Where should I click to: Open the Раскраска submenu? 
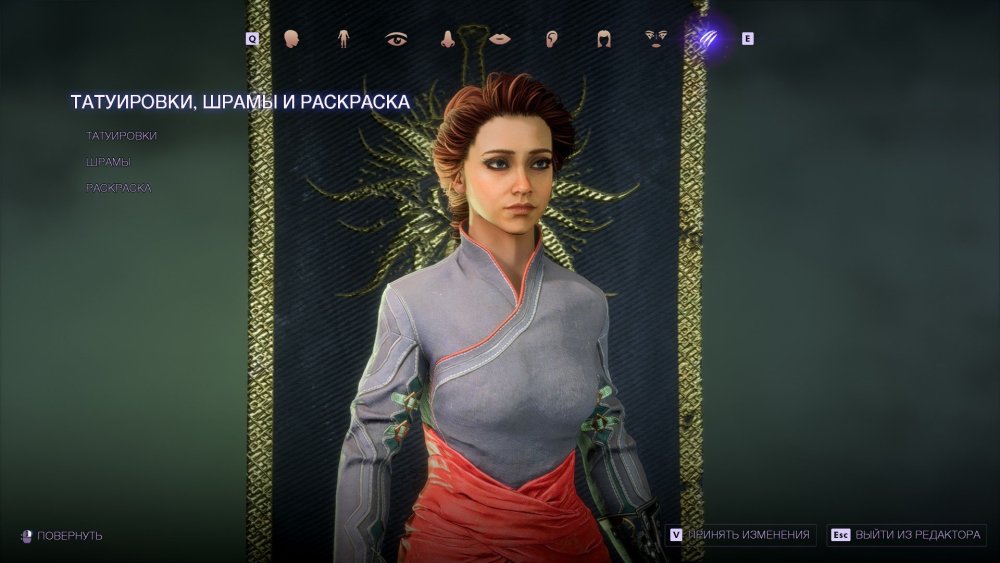point(118,187)
